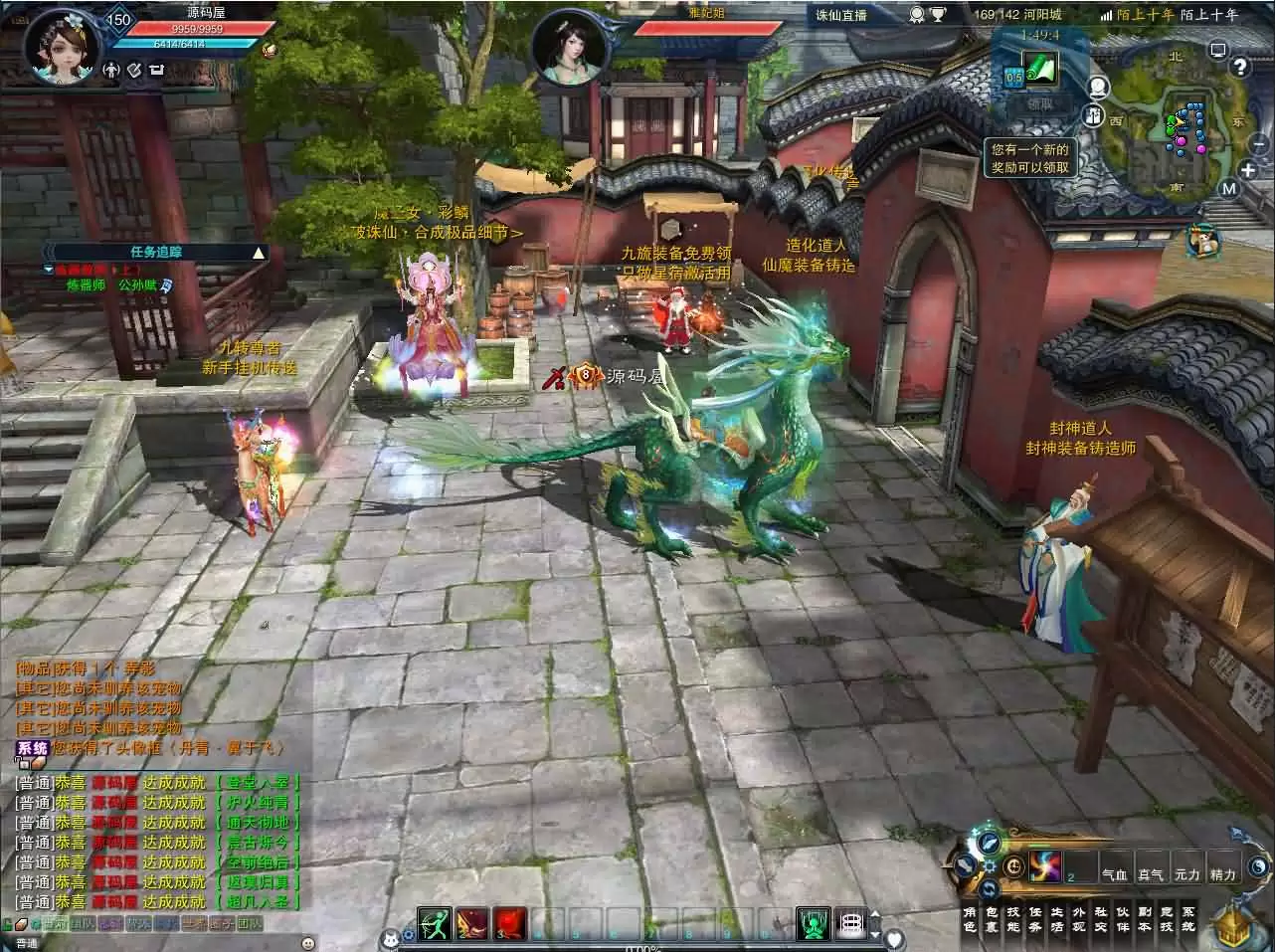Screen dimensions: 1275x952
Task: Collapse the 任务追踪 quest tracker panel
Action: [x=259, y=254]
